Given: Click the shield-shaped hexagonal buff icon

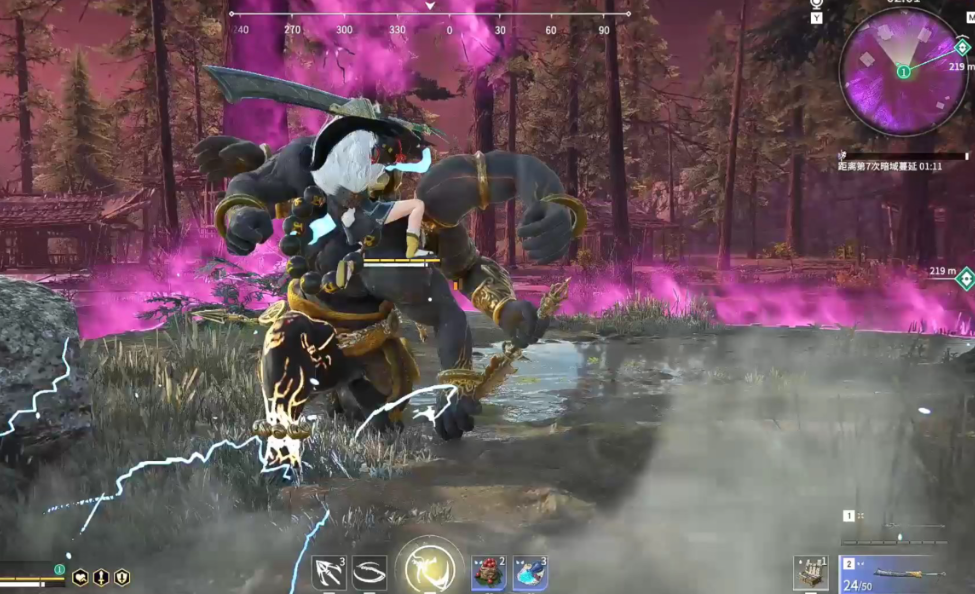Looking at the screenshot, I should pos(121,577).
